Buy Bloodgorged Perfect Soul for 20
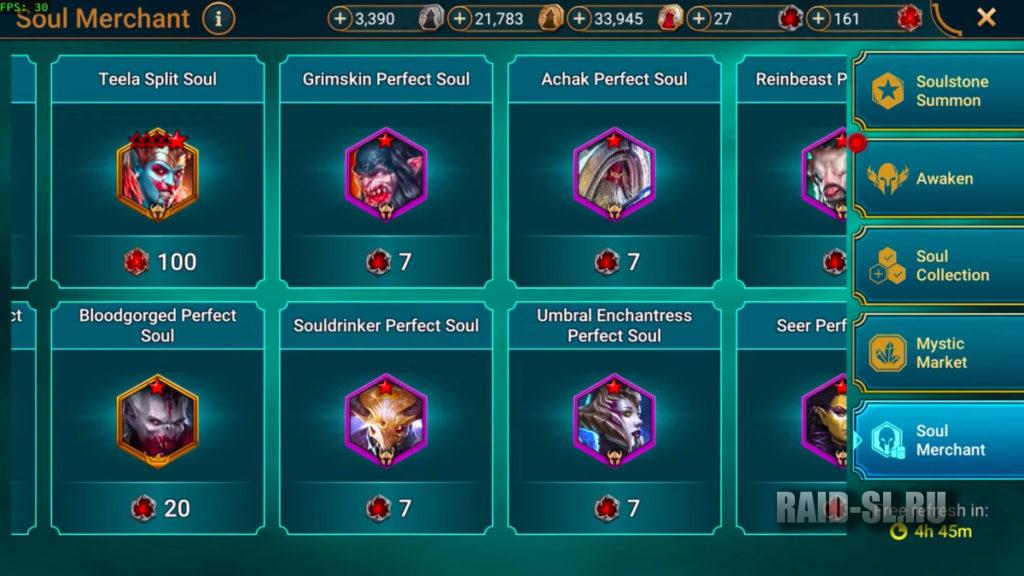Viewport: 1024px width, 576px height. pyautogui.click(x=158, y=508)
